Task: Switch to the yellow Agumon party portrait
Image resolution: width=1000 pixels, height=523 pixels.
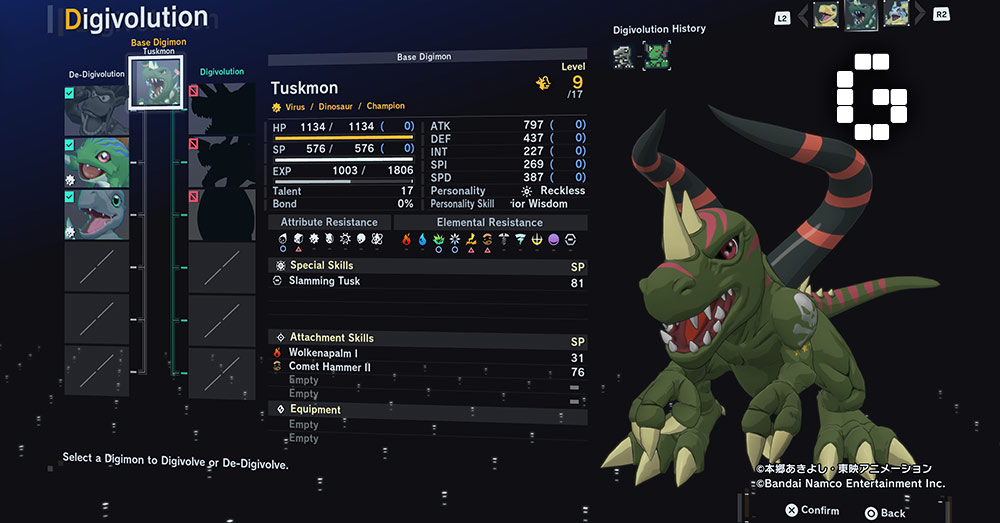Action: [x=825, y=14]
